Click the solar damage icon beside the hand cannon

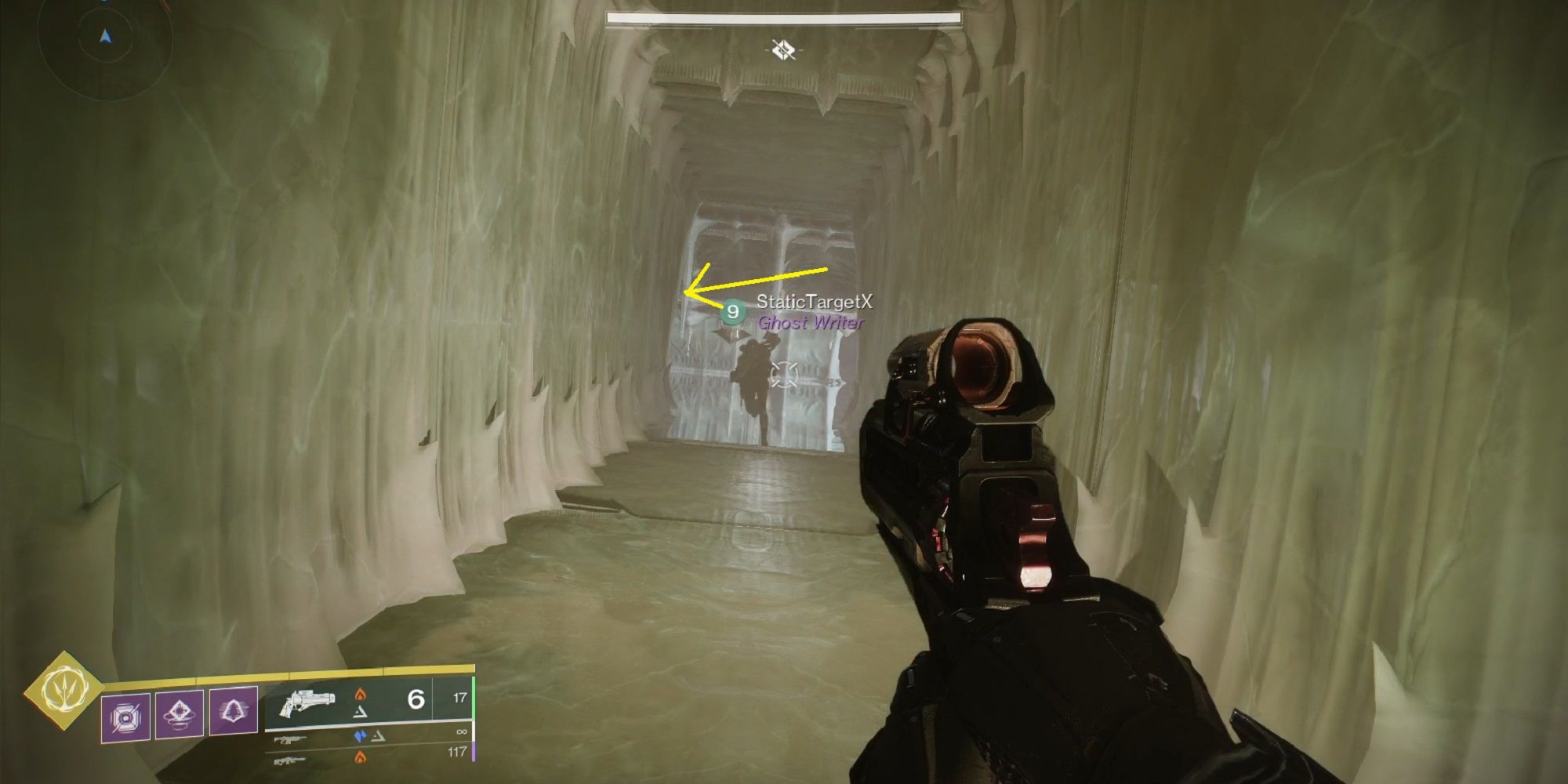pos(361,695)
